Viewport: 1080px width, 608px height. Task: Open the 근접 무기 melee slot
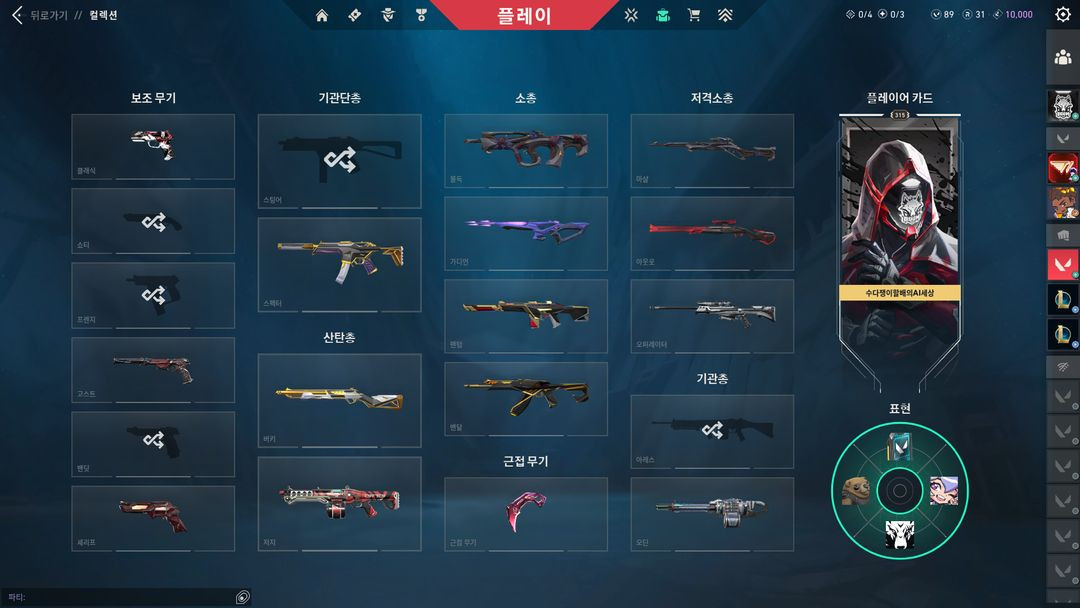point(526,513)
